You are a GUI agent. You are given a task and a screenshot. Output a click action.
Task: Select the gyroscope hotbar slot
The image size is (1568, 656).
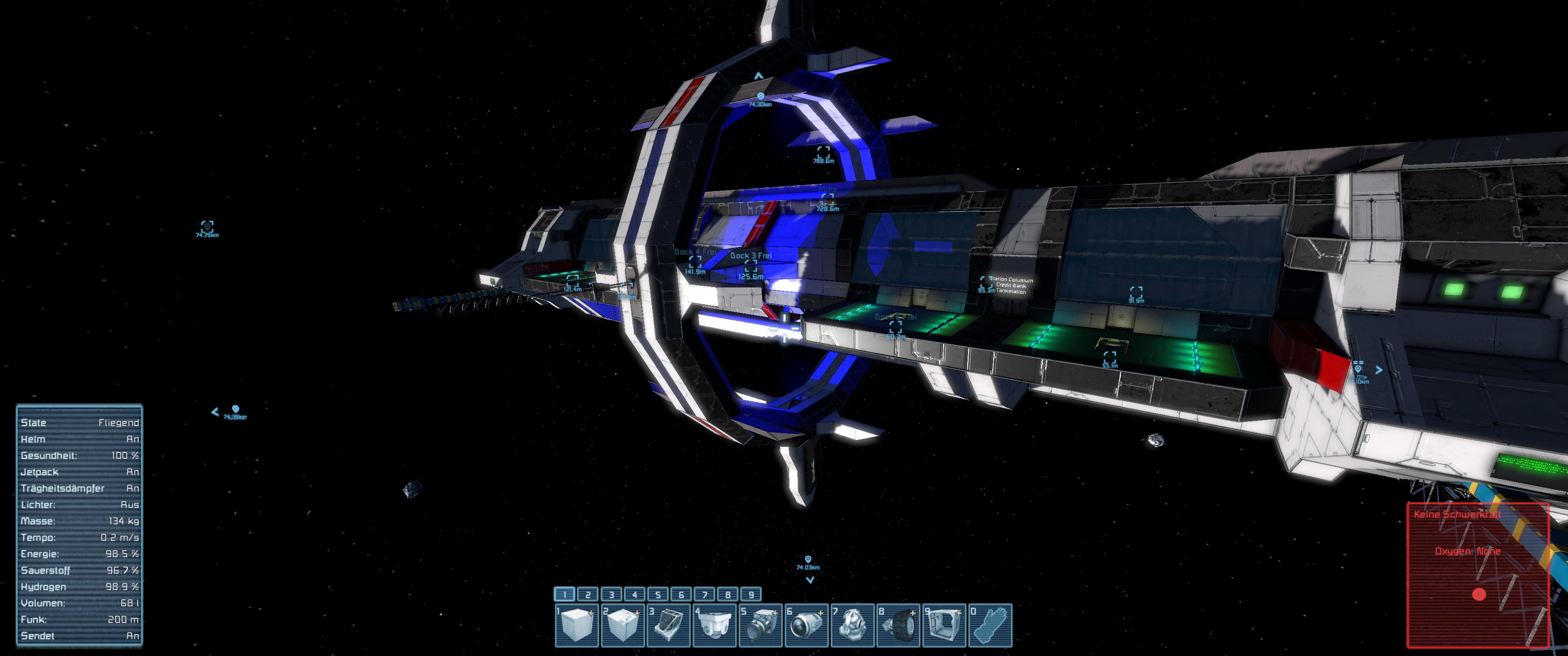pos(852,625)
